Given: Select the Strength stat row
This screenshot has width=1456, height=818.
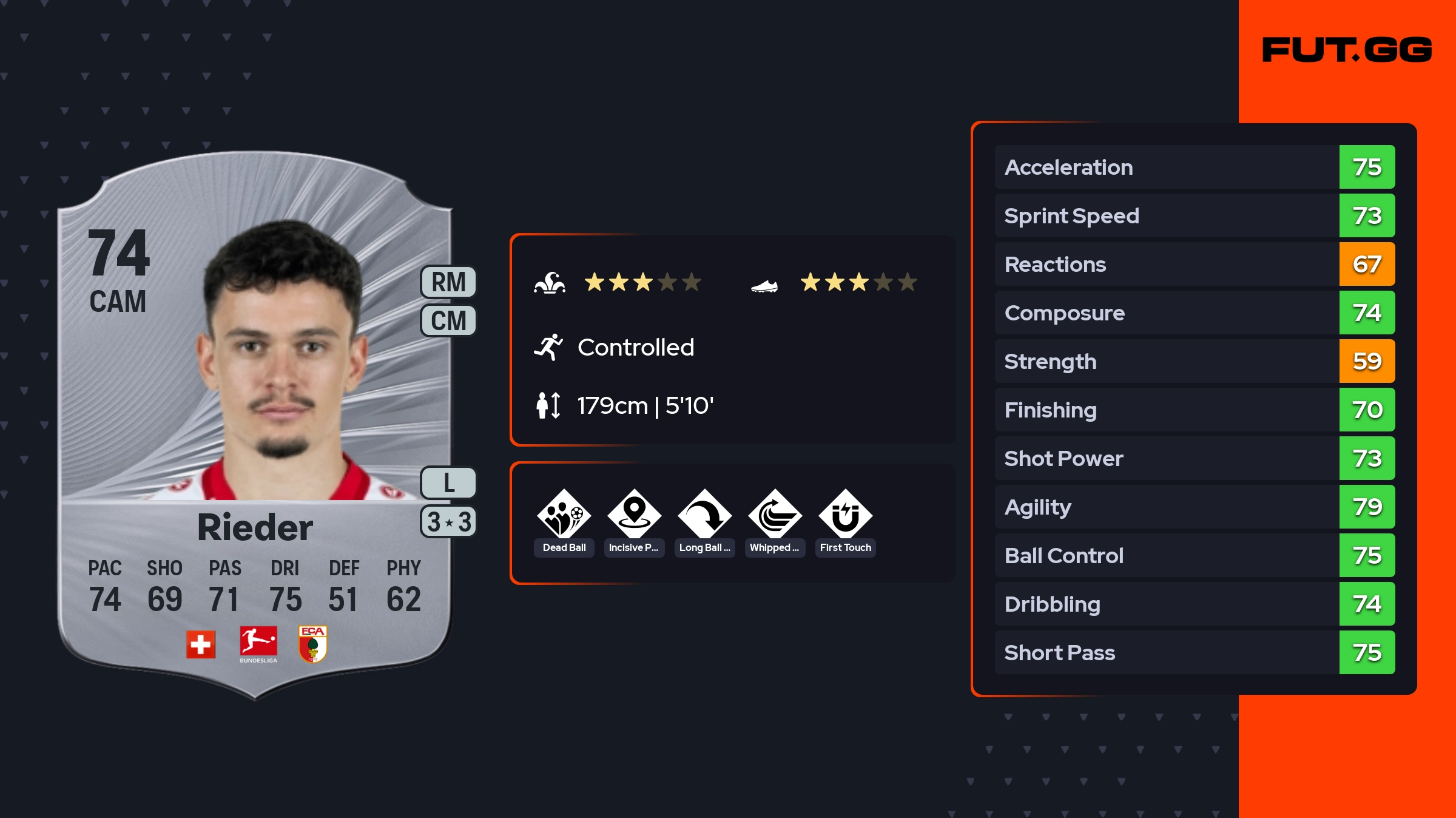Looking at the screenshot, I should click(x=1194, y=361).
